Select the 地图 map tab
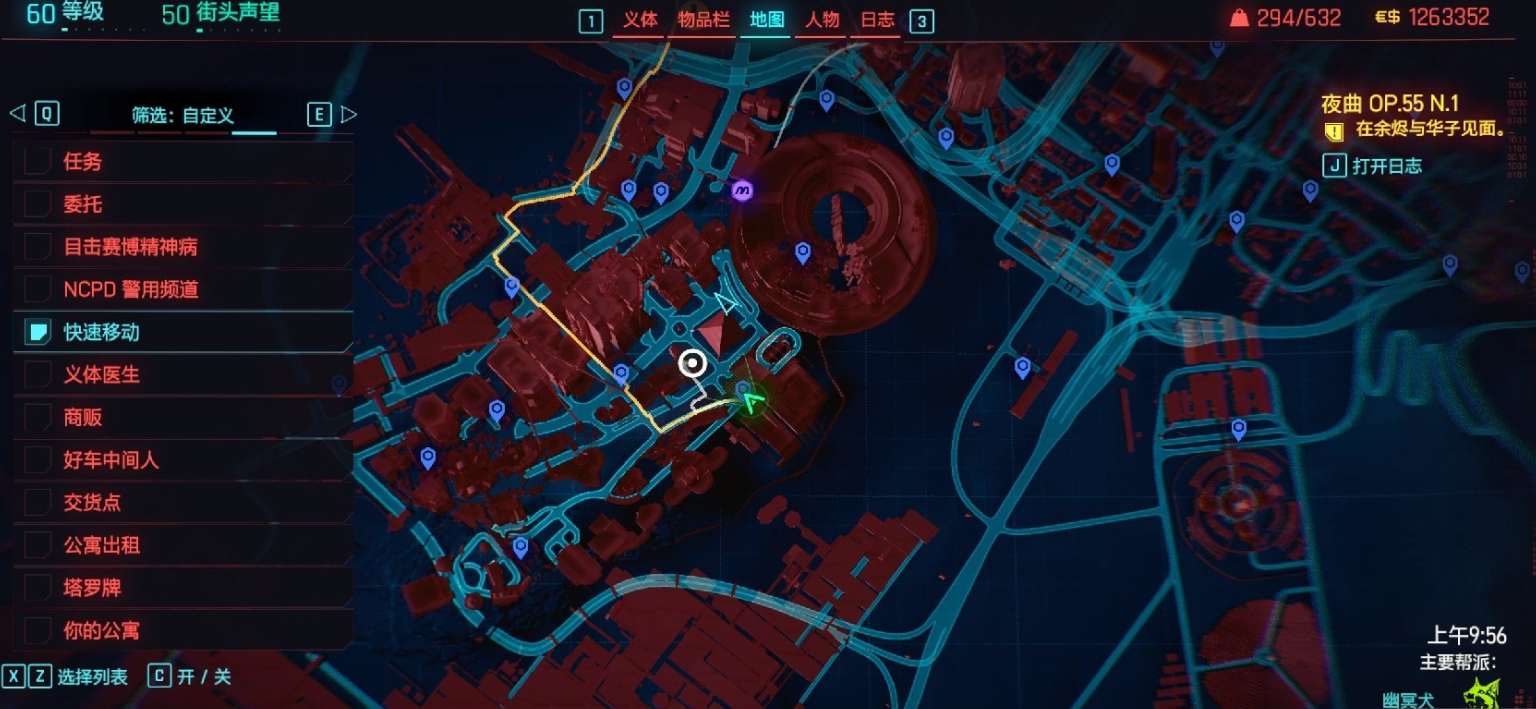Viewport: 1536px width, 709px height. [767, 20]
